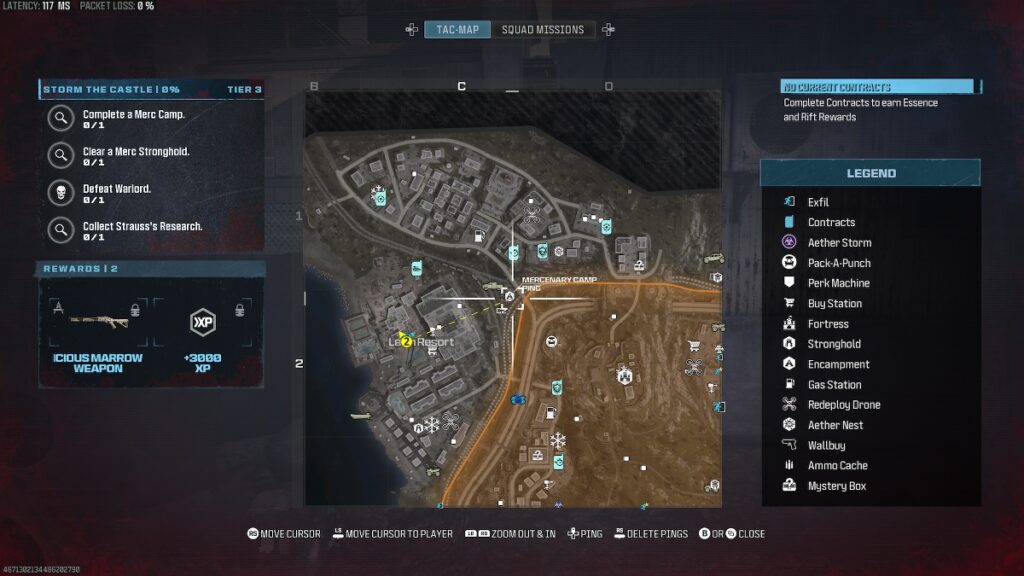Click the Exfil entry in the legend
Screen dimensions: 1024x576
click(x=817, y=202)
